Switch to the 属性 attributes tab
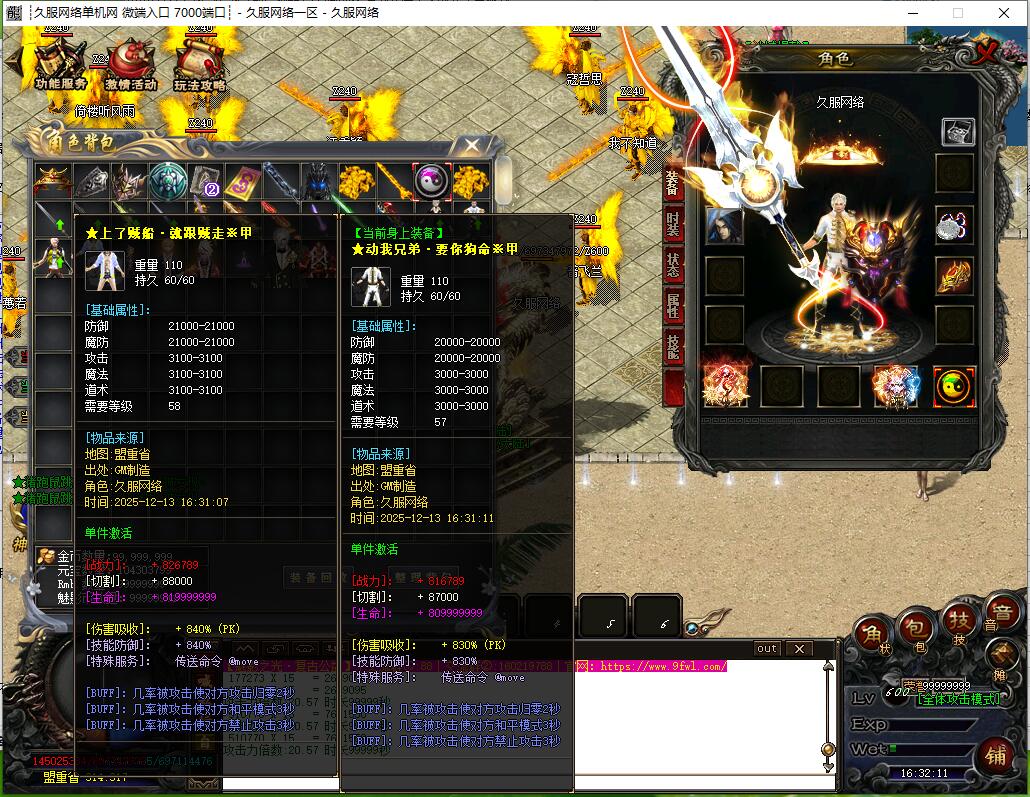Screen dimensions: 1030x797 pos(673,305)
